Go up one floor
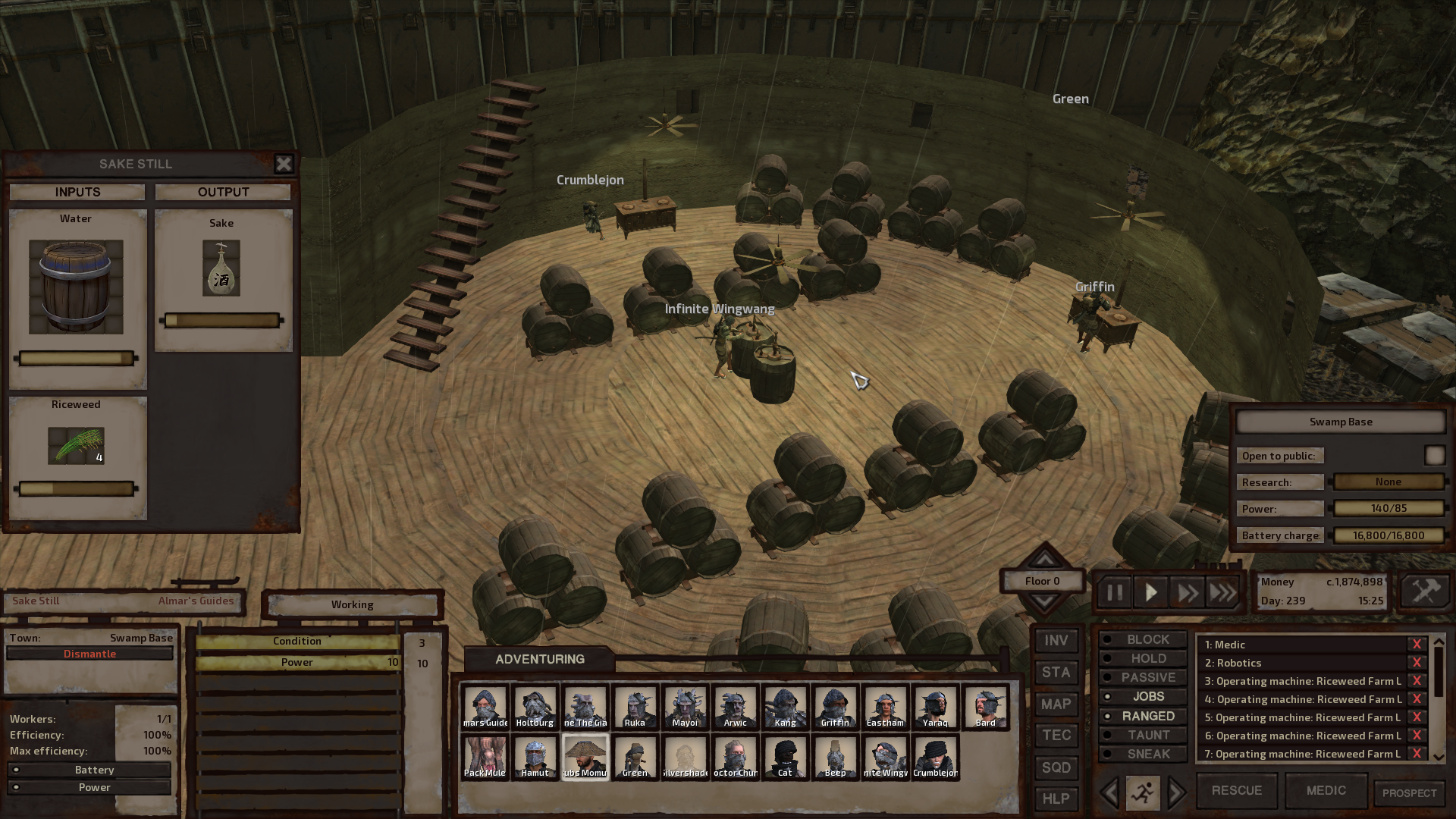Screen dimensions: 1456x819 click(x=1044, y=560)
